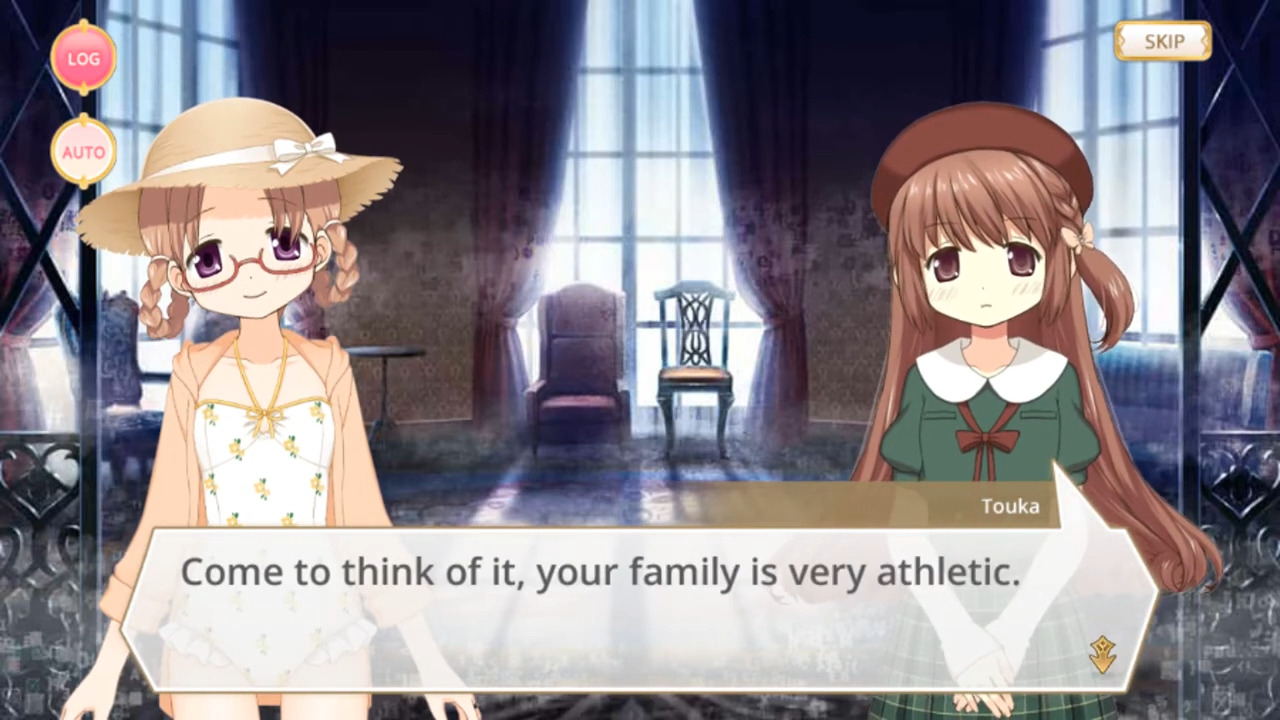Image resolution: width=1280 pixels, height=720 pixels.
Task: Toggle AUTO dialogue advance
Action: [84, 152]
